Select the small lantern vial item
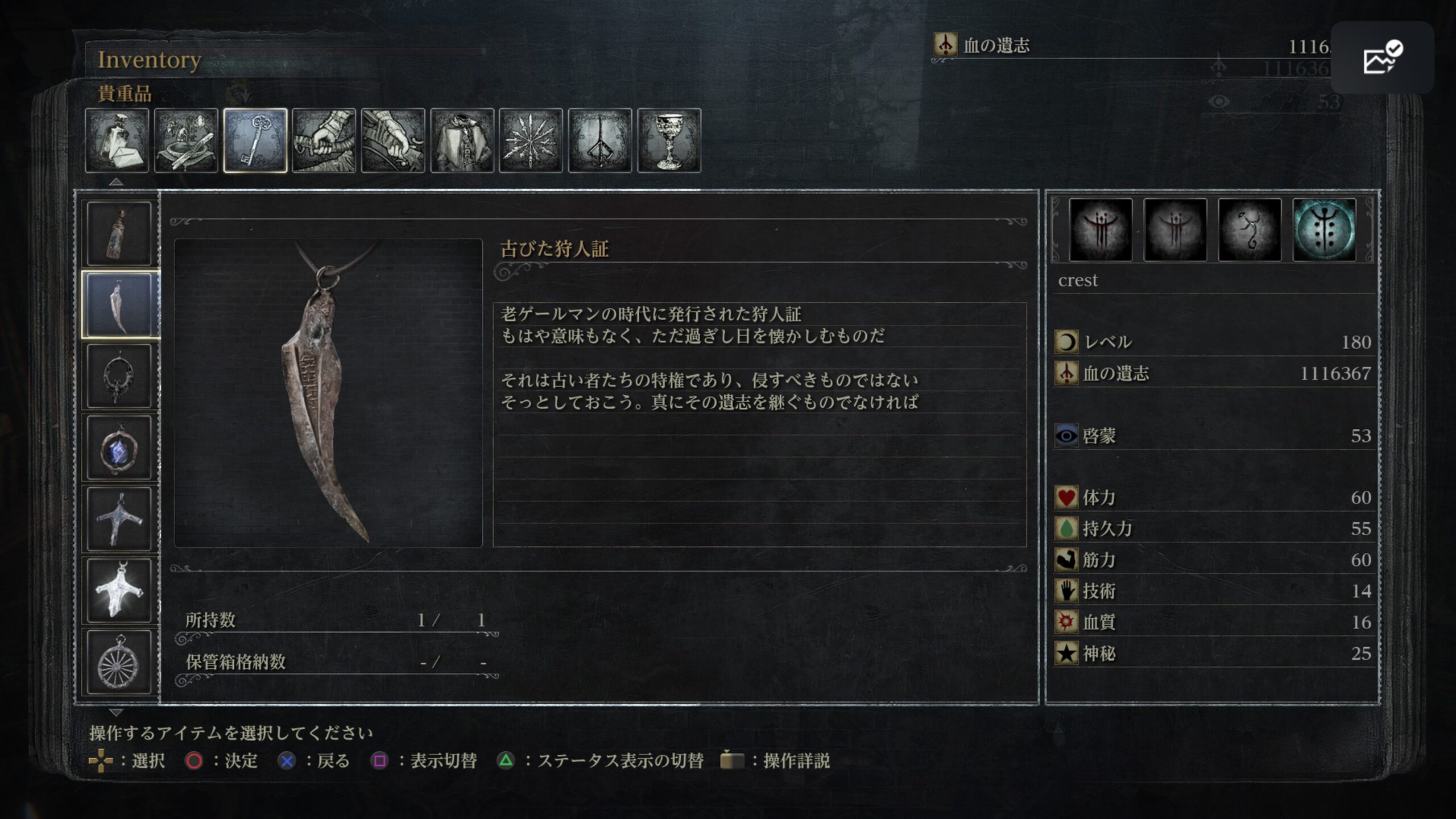 click(x=119, y=233)
